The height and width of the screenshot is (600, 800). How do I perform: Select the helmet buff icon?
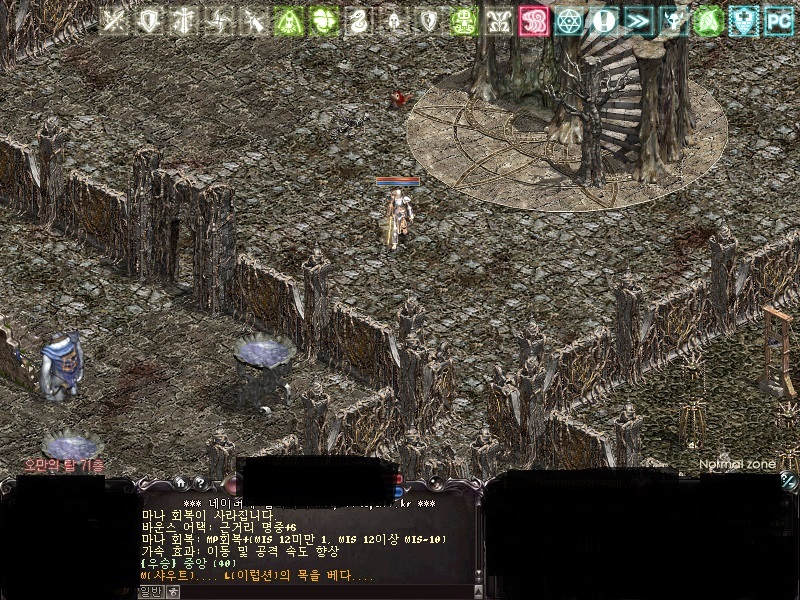[393, 21]
